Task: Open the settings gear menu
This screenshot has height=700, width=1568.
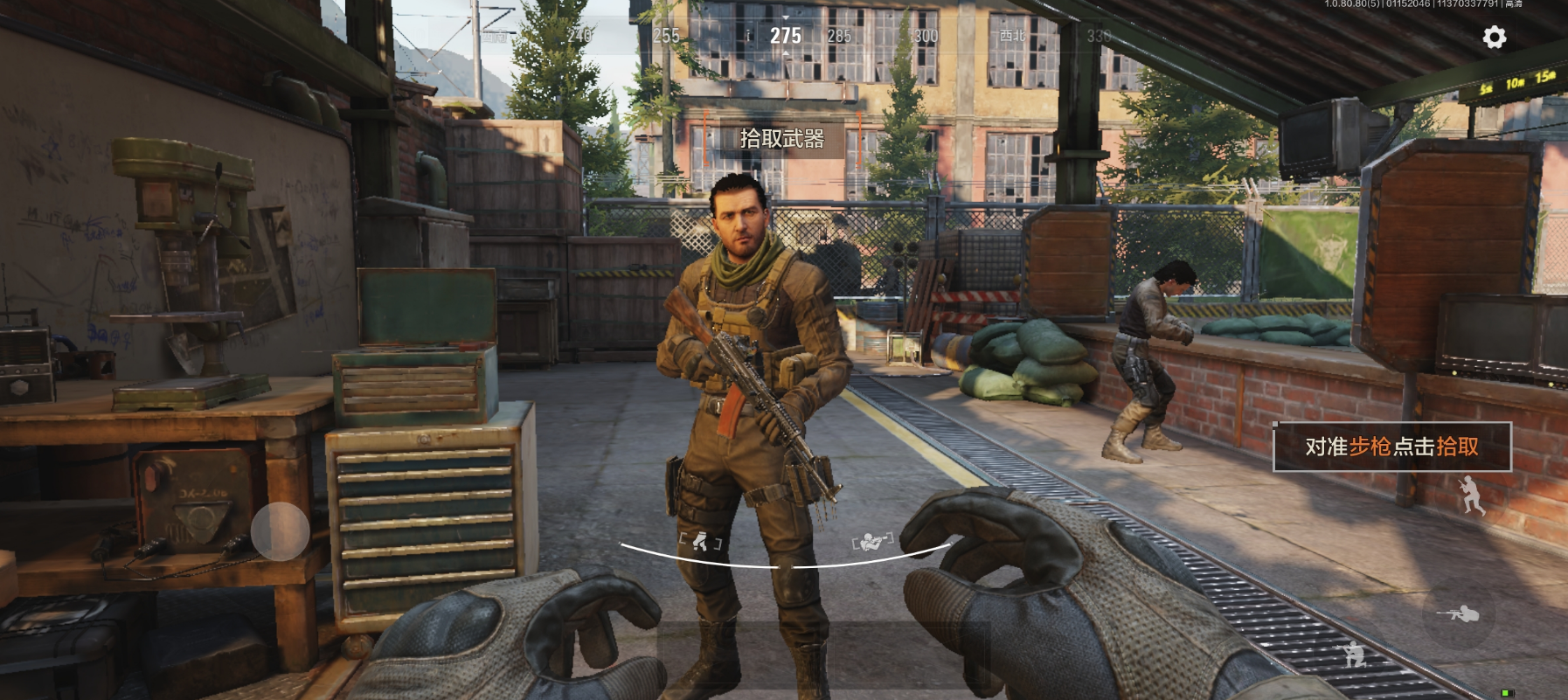Action: pyautogui.click(x=1495, y=38)
